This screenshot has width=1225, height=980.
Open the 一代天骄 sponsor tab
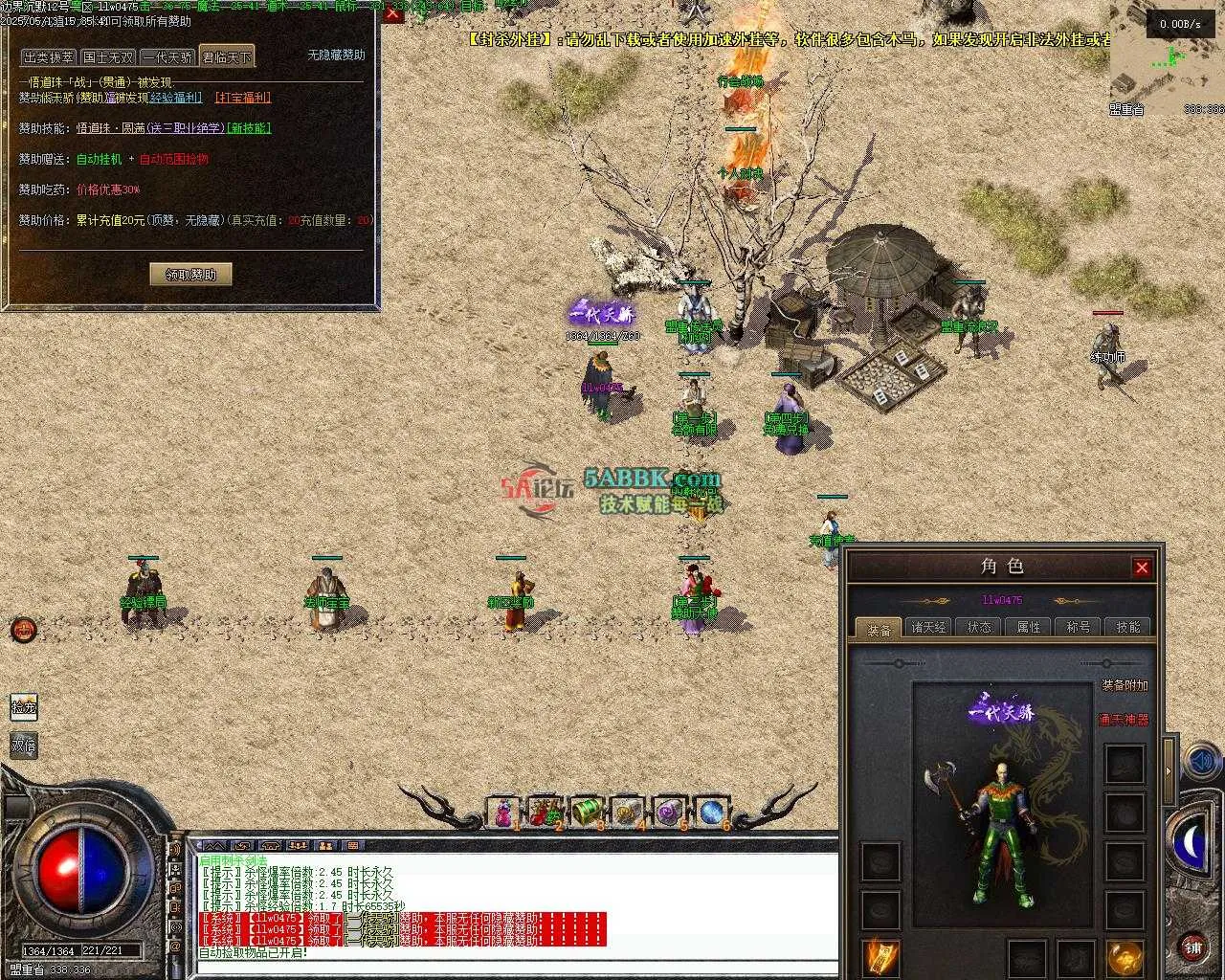point(167,57)
